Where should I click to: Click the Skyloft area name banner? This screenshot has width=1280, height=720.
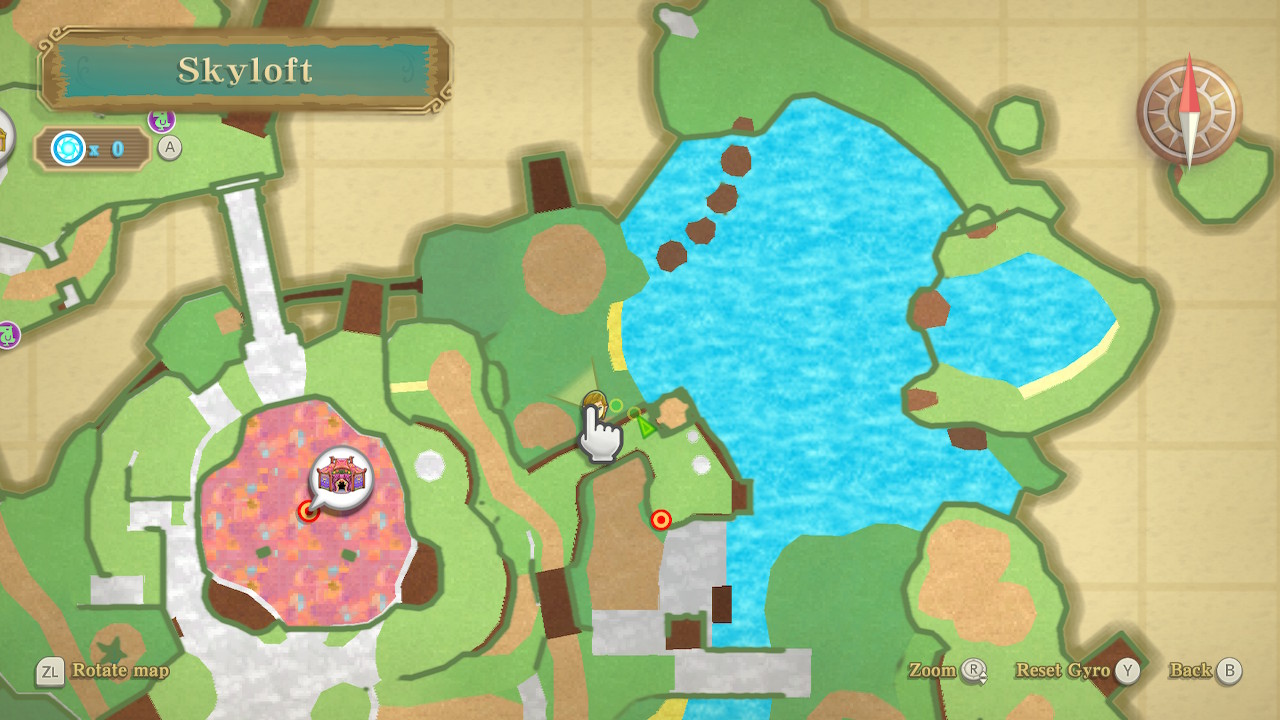[245, 70]
